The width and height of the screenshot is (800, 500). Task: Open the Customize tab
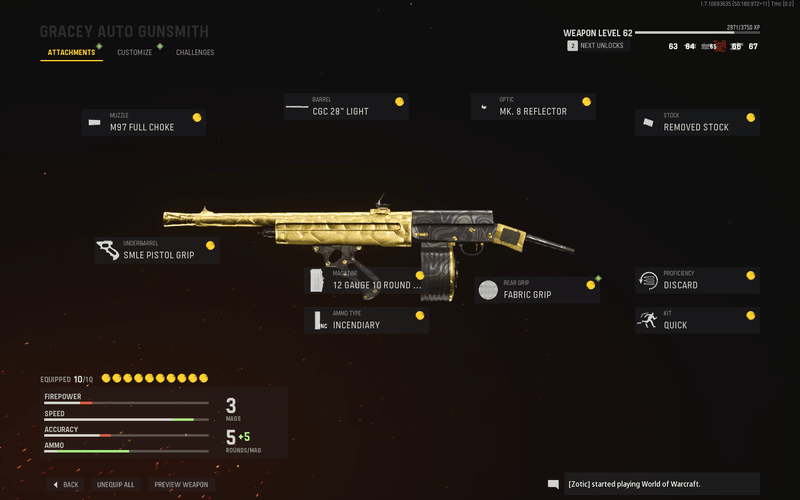click(134, 52)
